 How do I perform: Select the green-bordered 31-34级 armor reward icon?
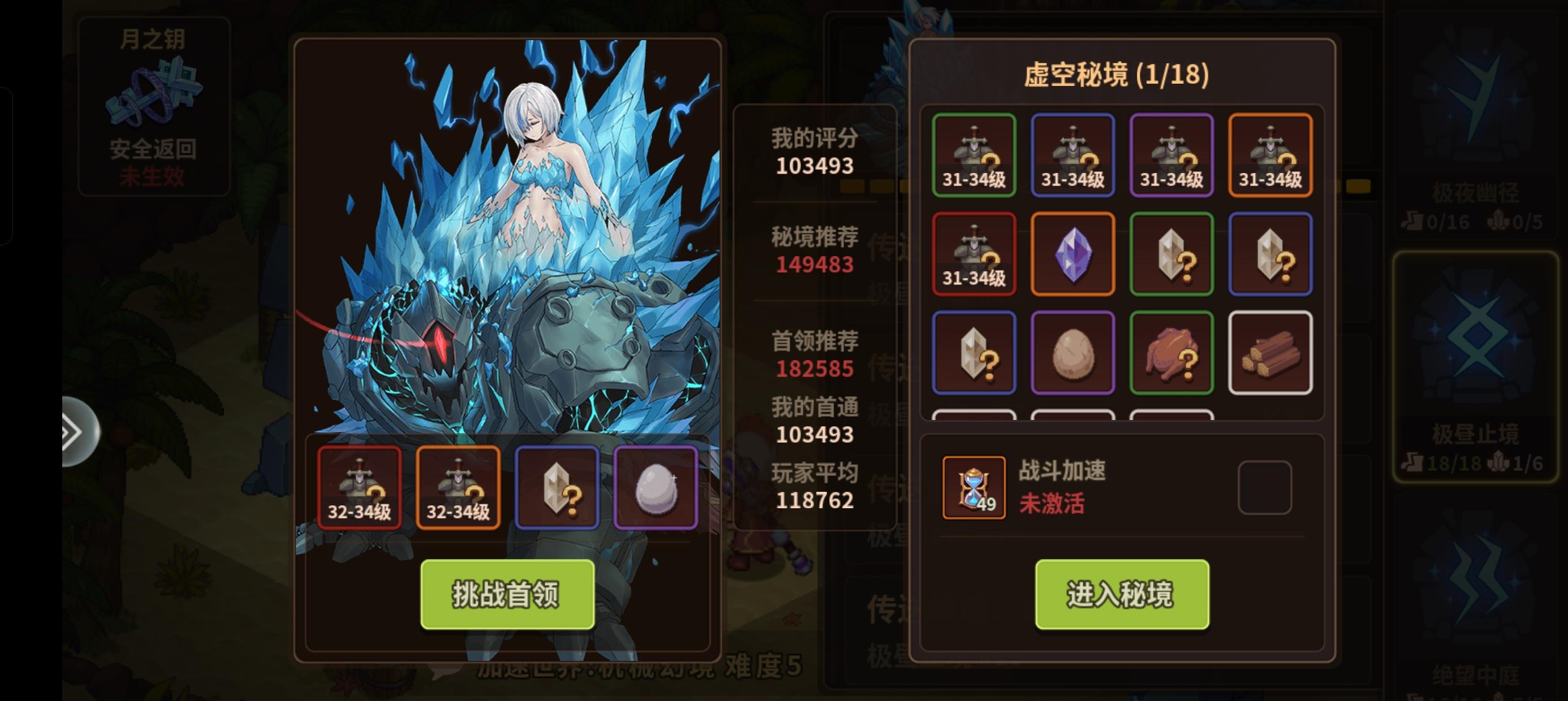click(974, 155)
